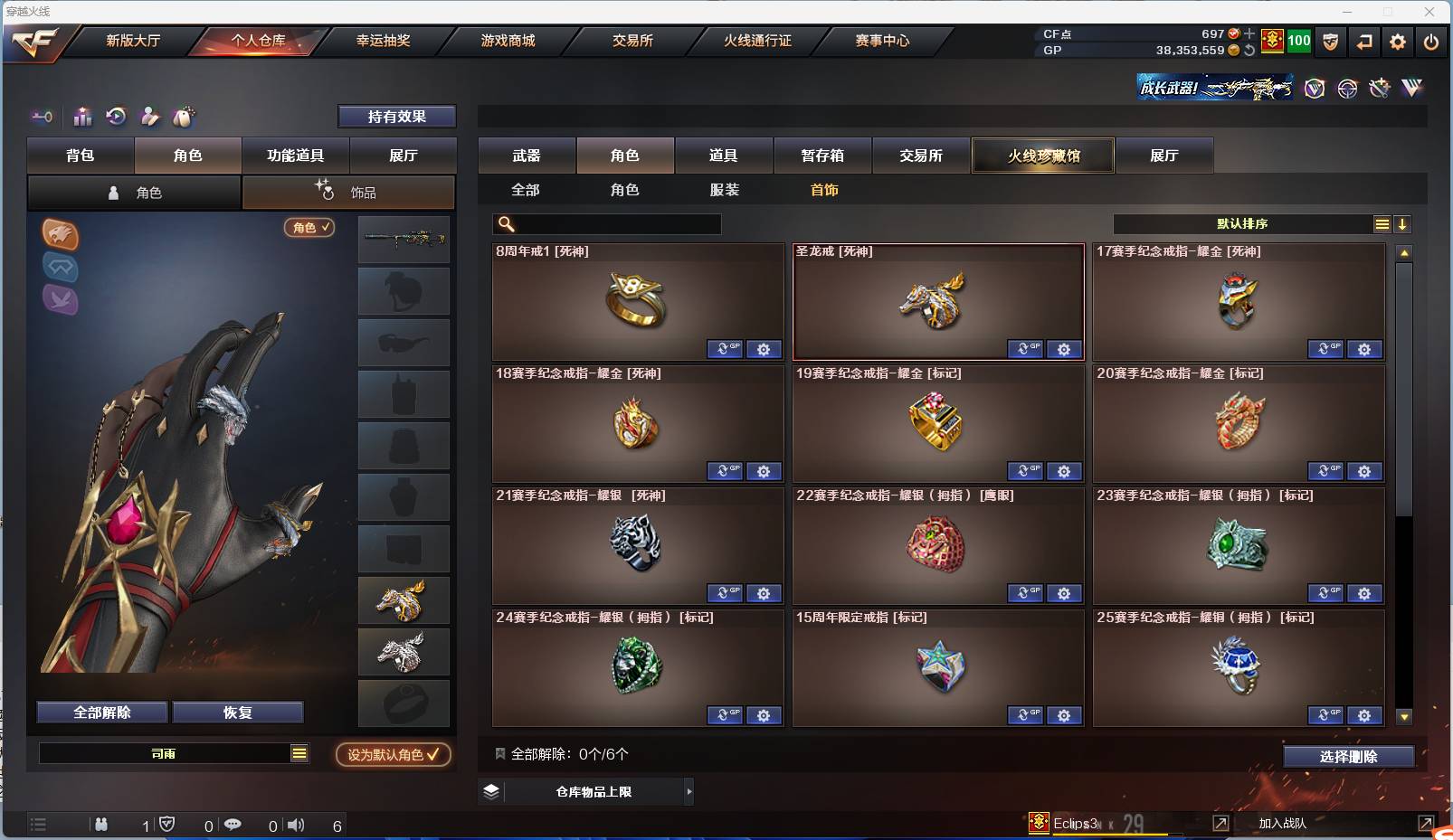
Task: Open the character list beside 司雨 name
Action: pyautogui.click(x=299, y=753)
